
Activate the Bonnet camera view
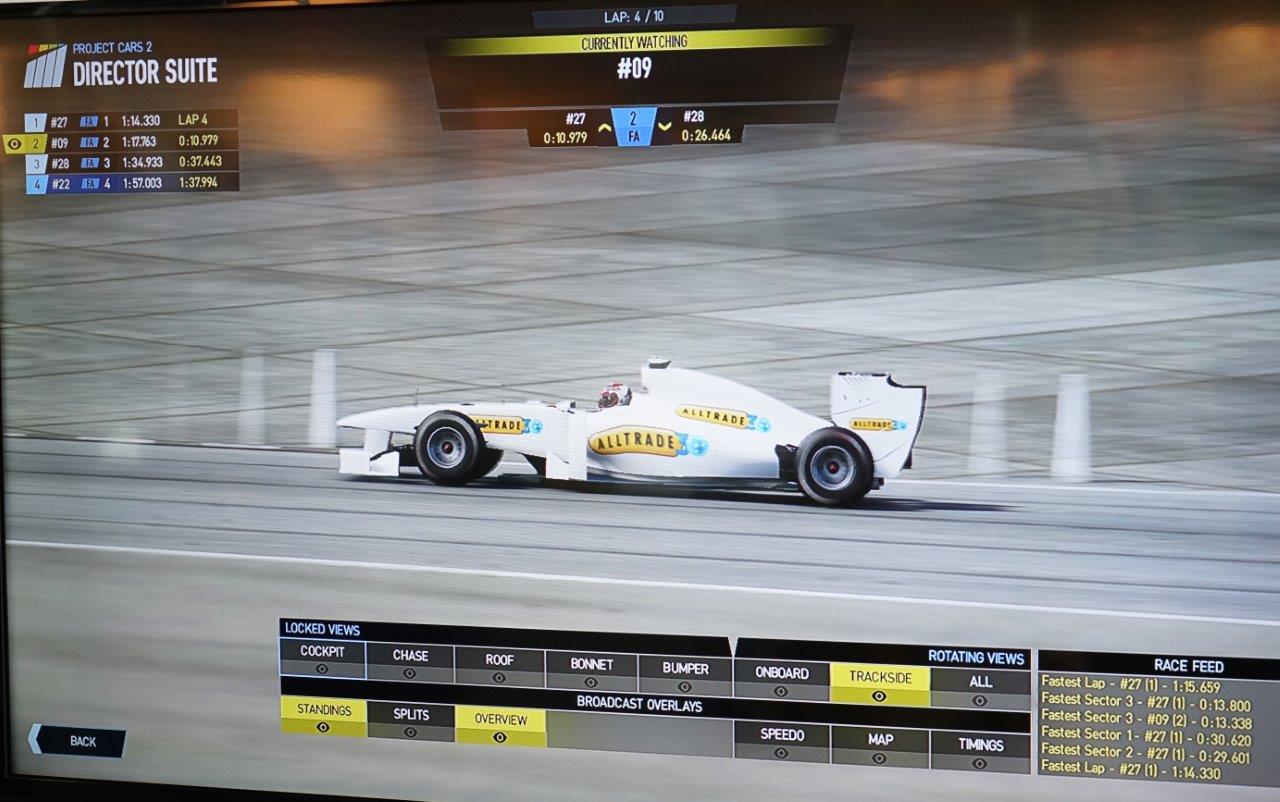click(x=591, y=672)
